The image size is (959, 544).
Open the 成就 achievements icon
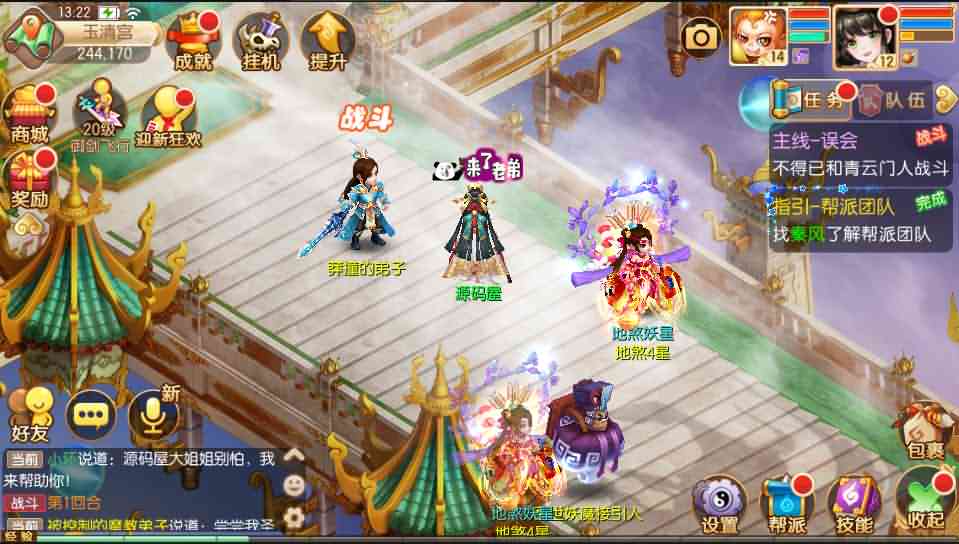click(x=193, y=41)
